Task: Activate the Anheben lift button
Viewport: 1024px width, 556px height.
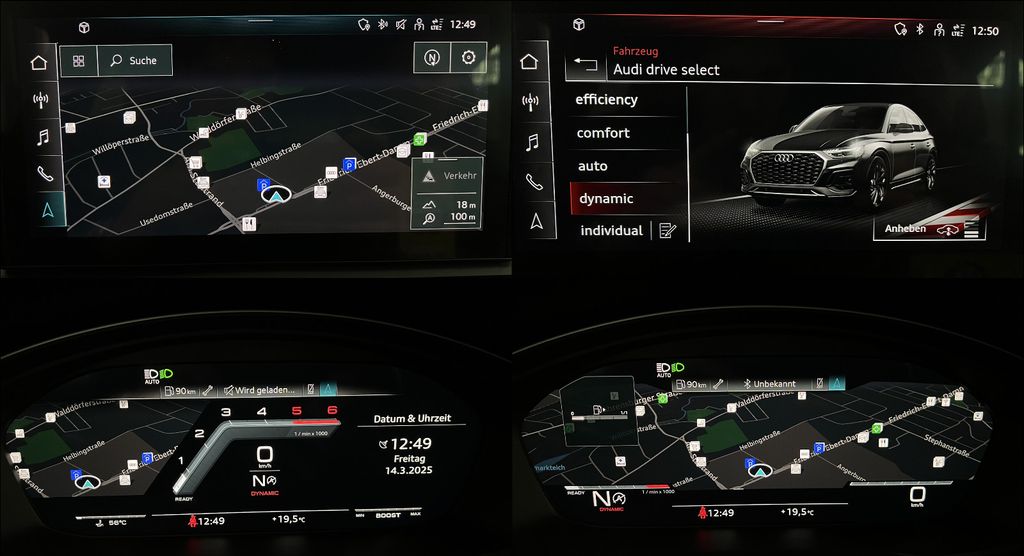Action: [x=929, y=229]
